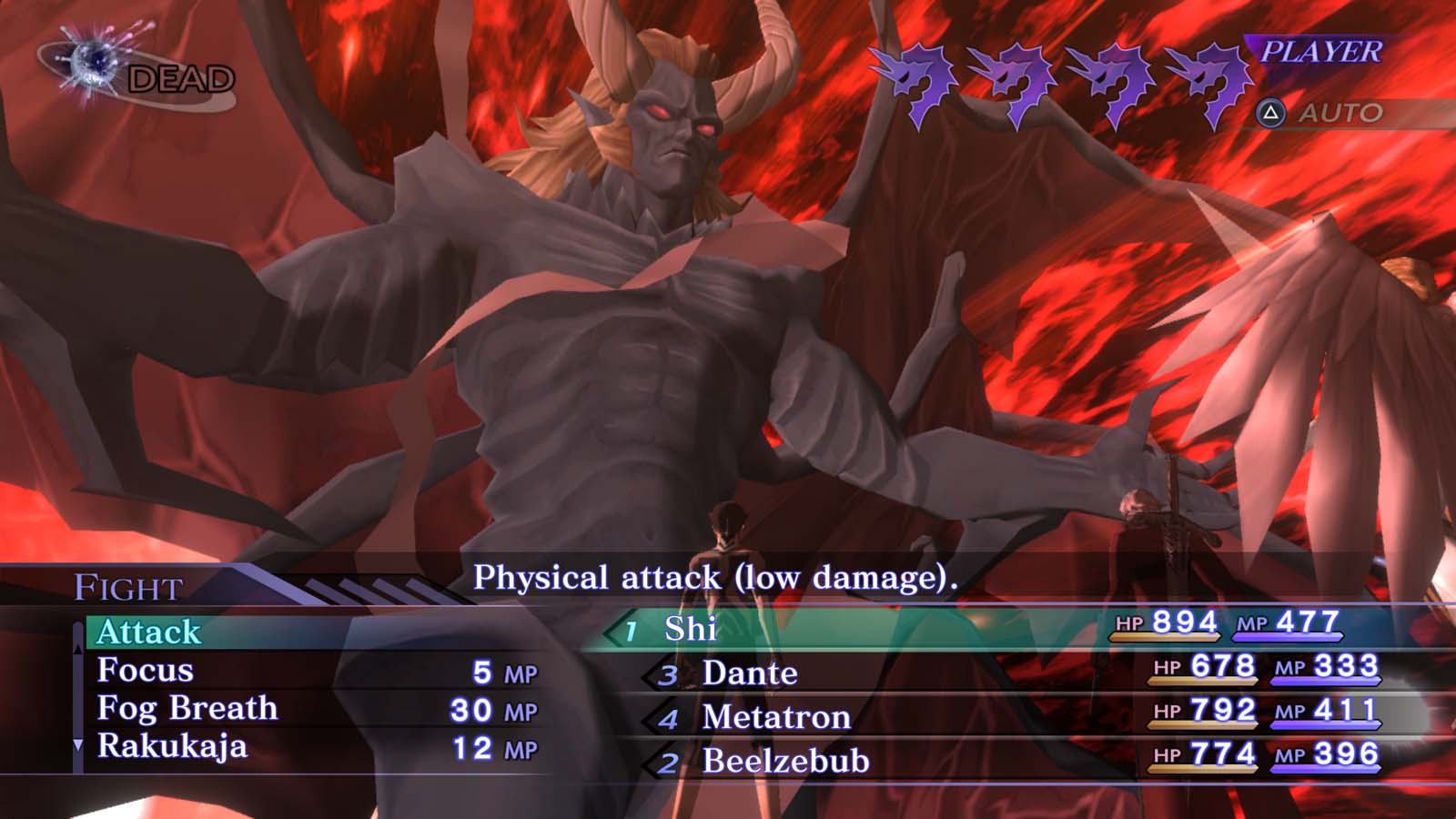
Task: Choose Fog Breath from the skill menu
Action: (187, 706)
